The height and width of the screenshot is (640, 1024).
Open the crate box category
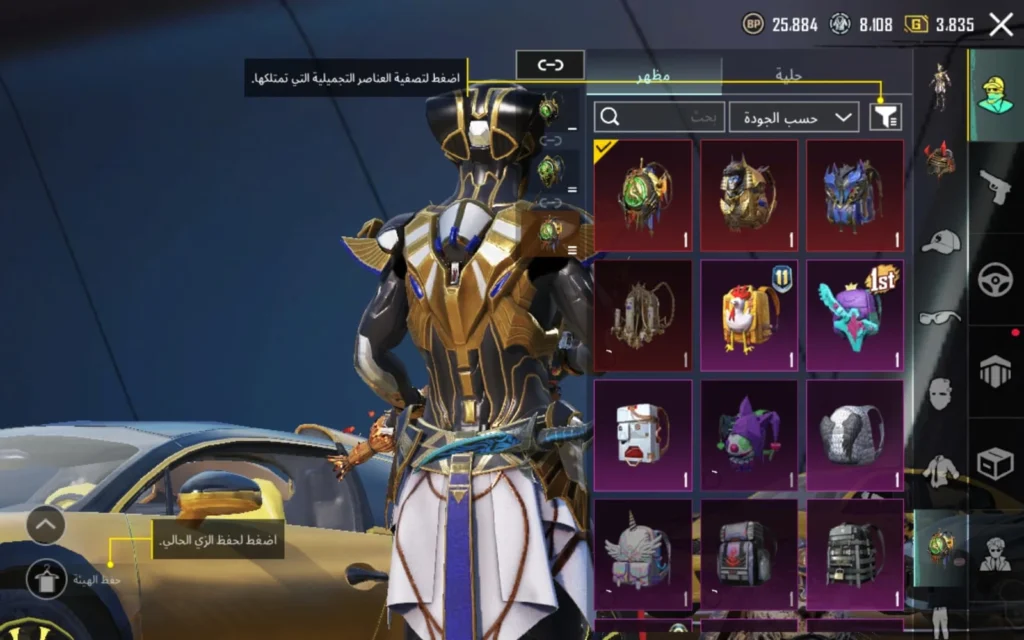pyautogui.click(x=995, y=463)
